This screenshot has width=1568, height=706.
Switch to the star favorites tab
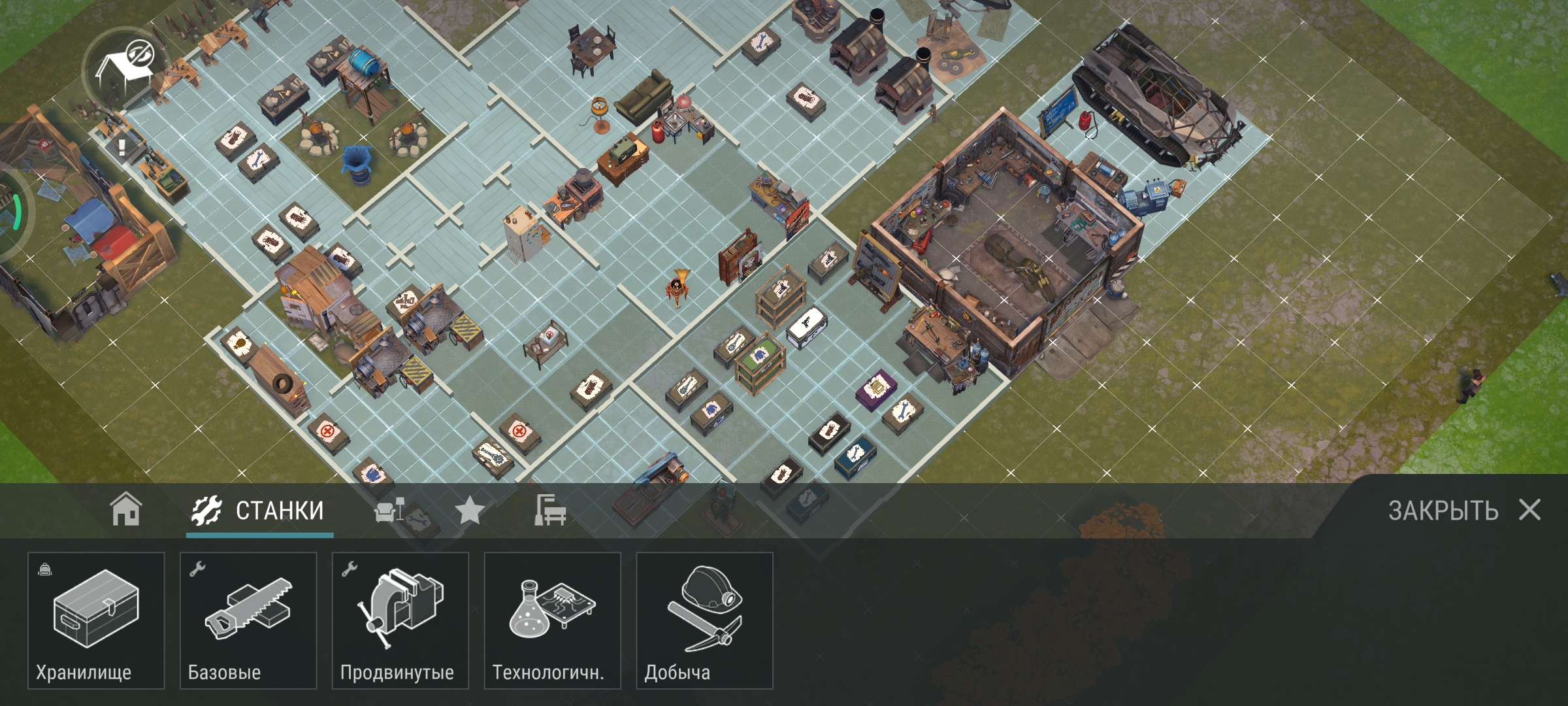tap(469, 511)
